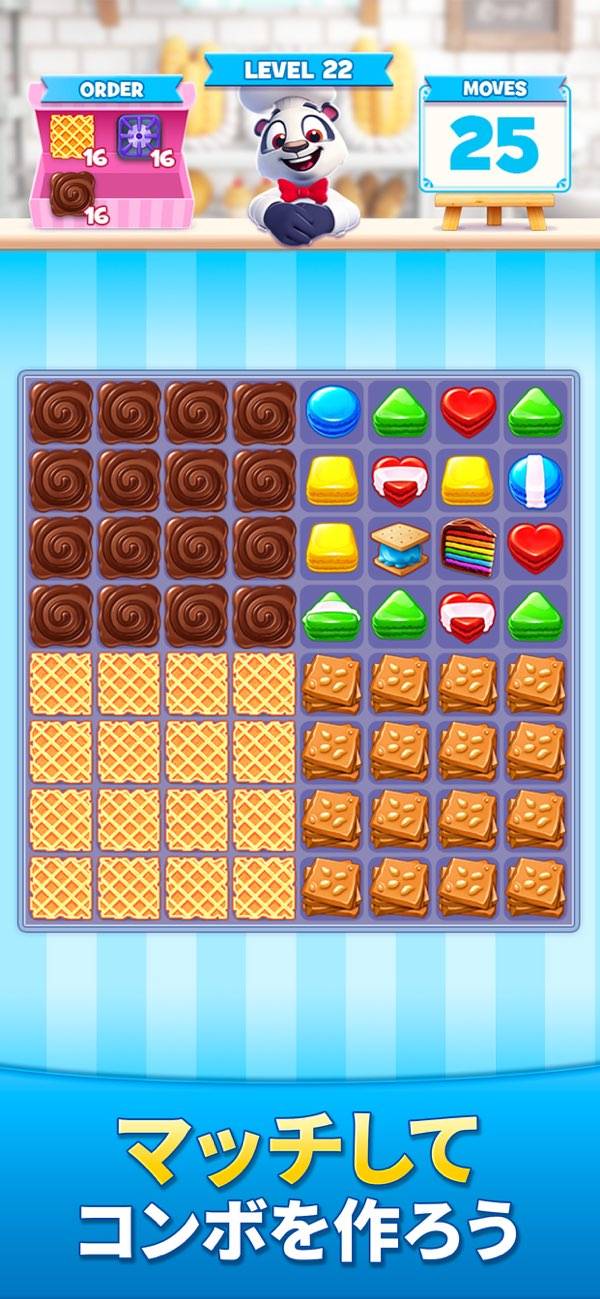Tap the blue macaron with white stripe

[x=535, y=479]
